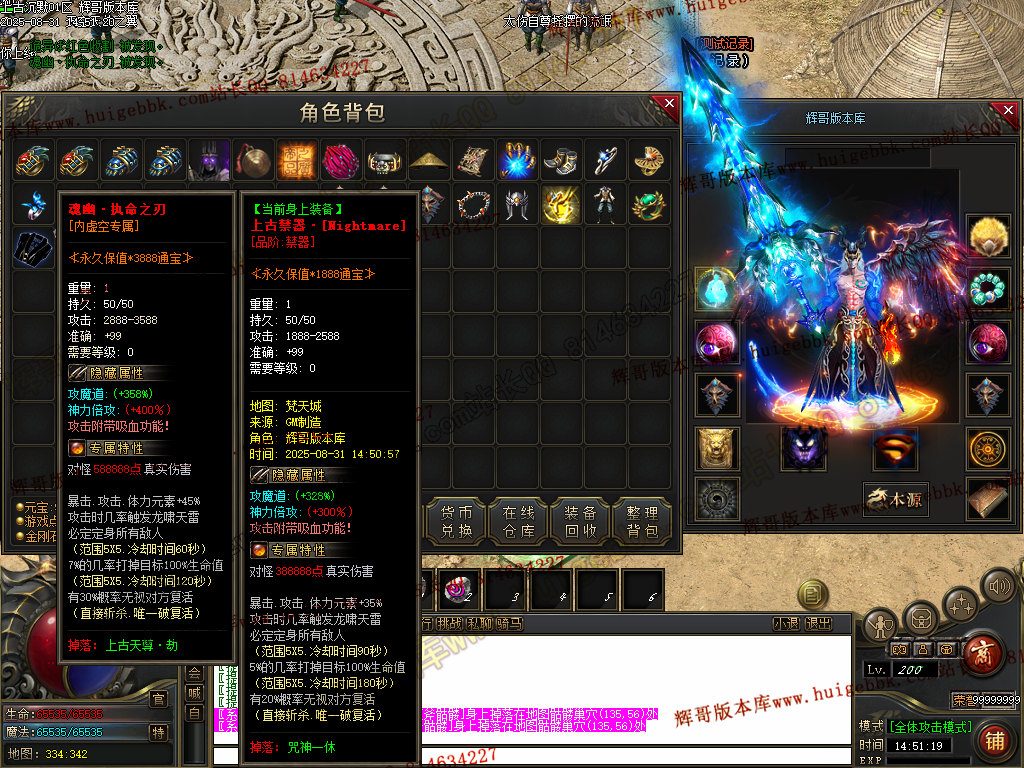This screenshot has width=1024, height=768.
Task: Toggle the sound speaker button
Action: coord(997,585)
